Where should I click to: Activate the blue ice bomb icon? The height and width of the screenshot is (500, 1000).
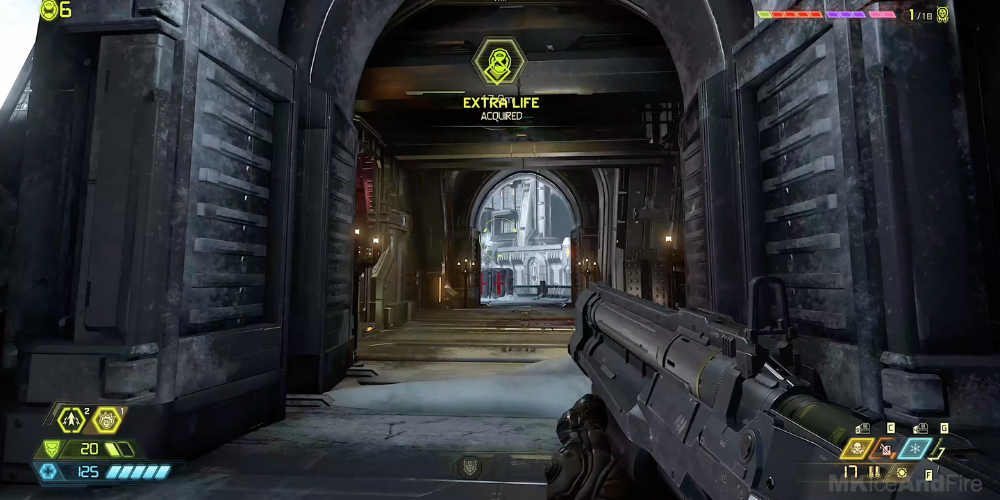(915, 449)
